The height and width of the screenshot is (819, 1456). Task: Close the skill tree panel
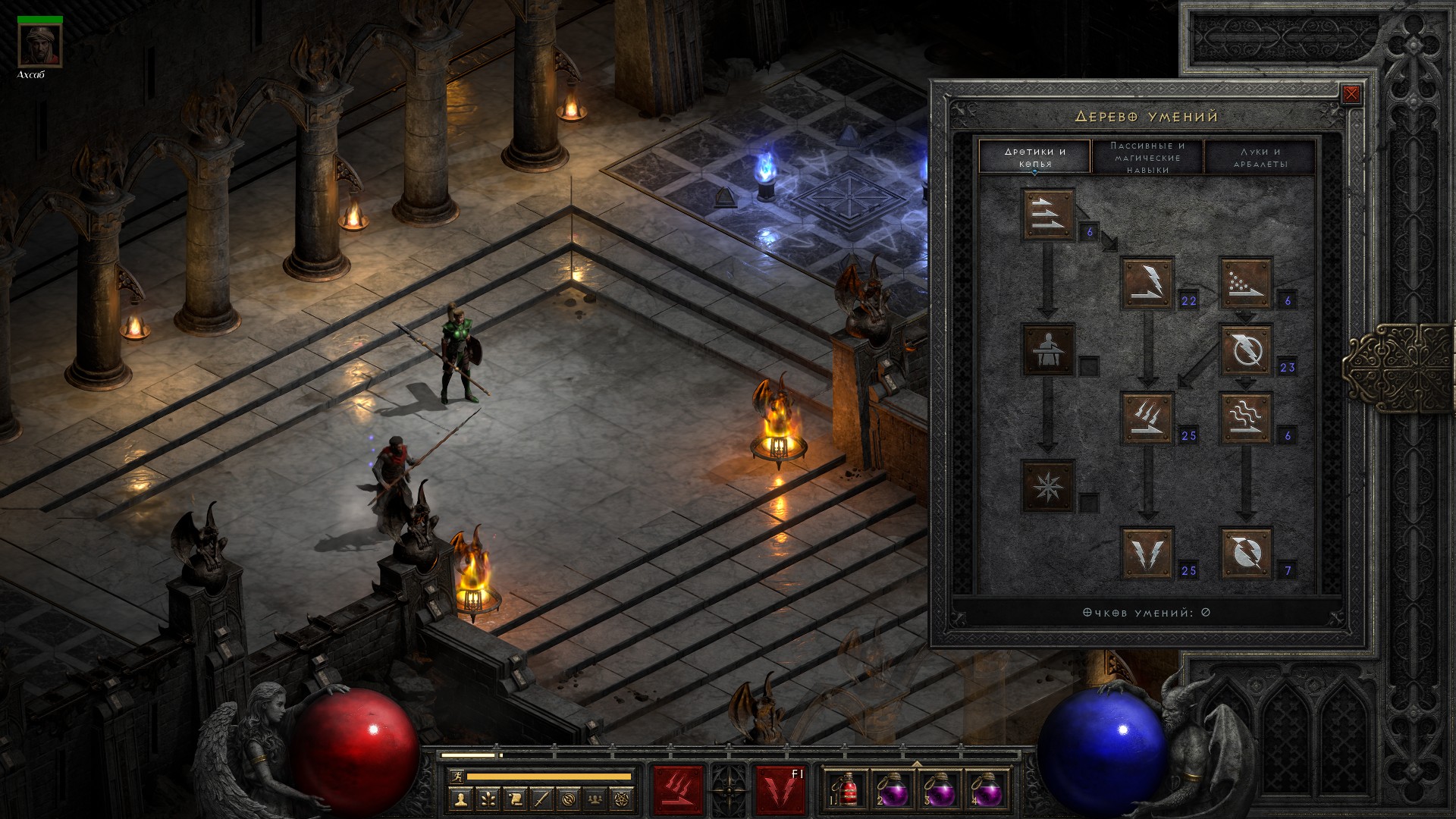pyautogui.click(x=1351, y=94)
